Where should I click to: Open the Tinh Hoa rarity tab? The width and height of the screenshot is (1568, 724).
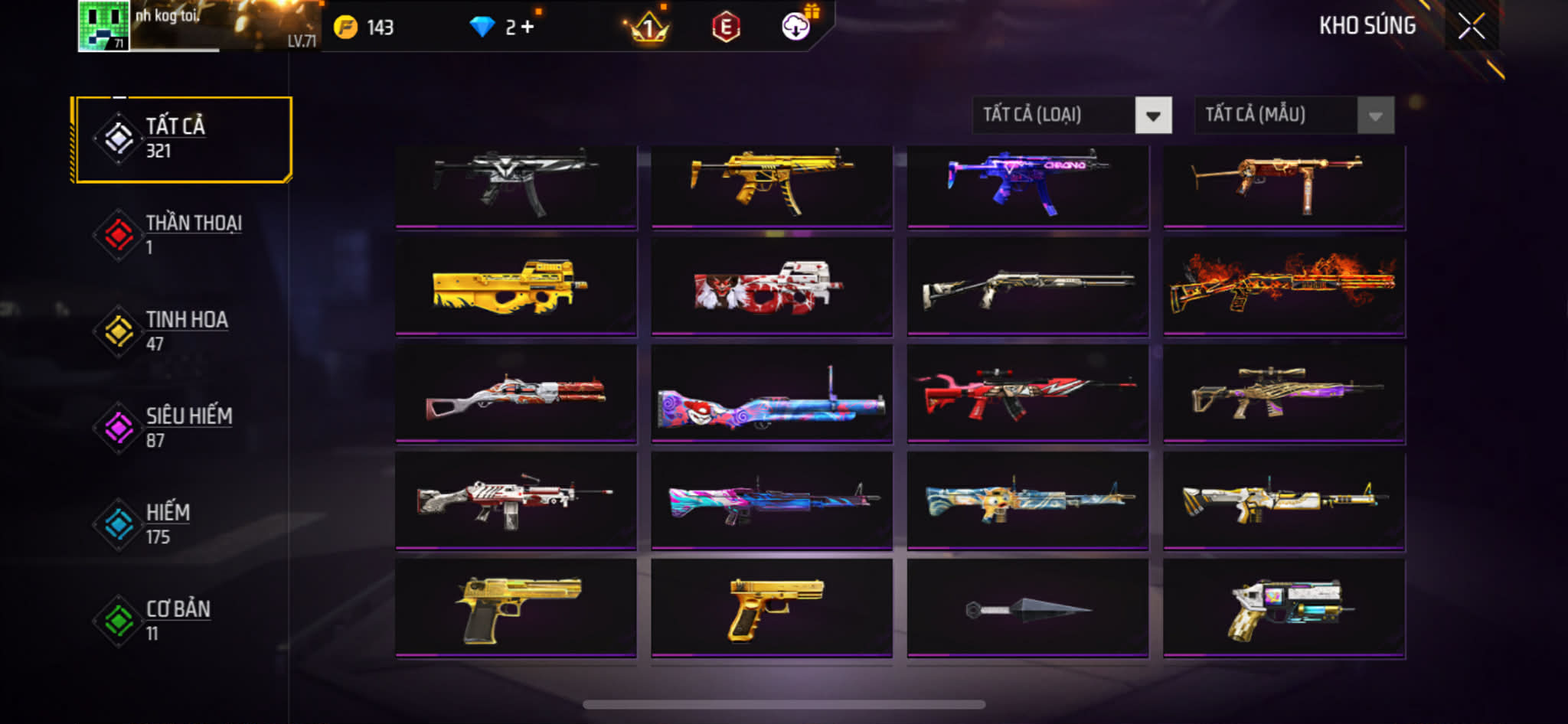182,331
